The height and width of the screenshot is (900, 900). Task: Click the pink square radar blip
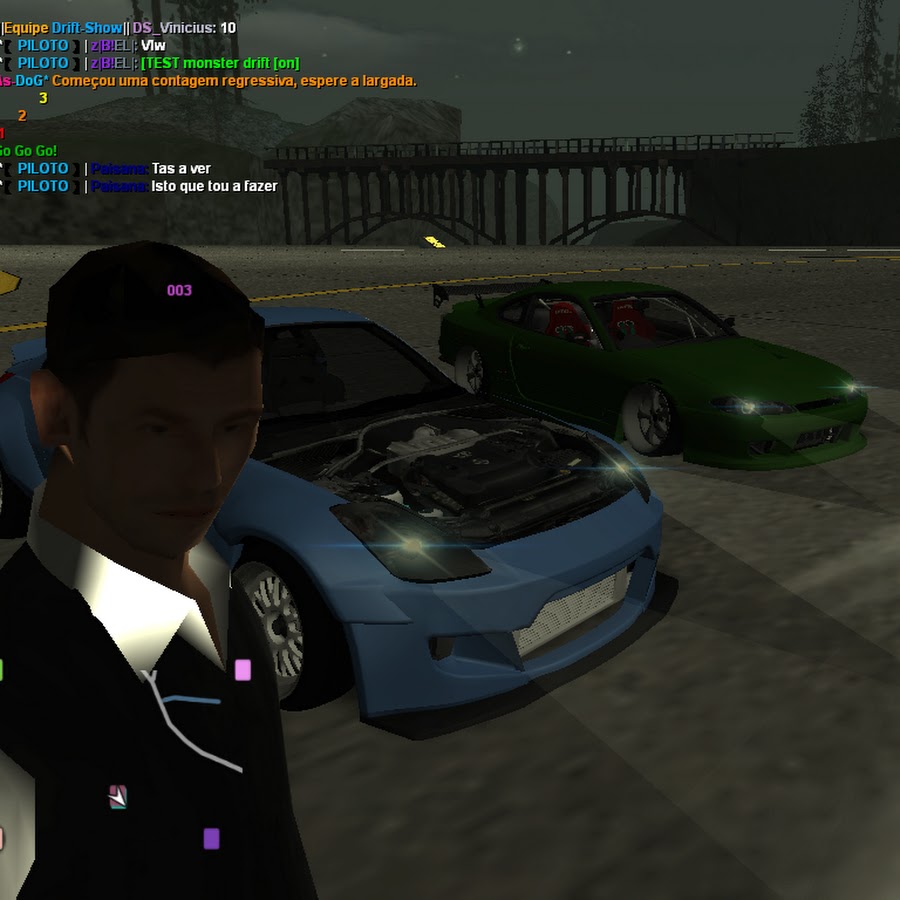[x=242, y=670]
